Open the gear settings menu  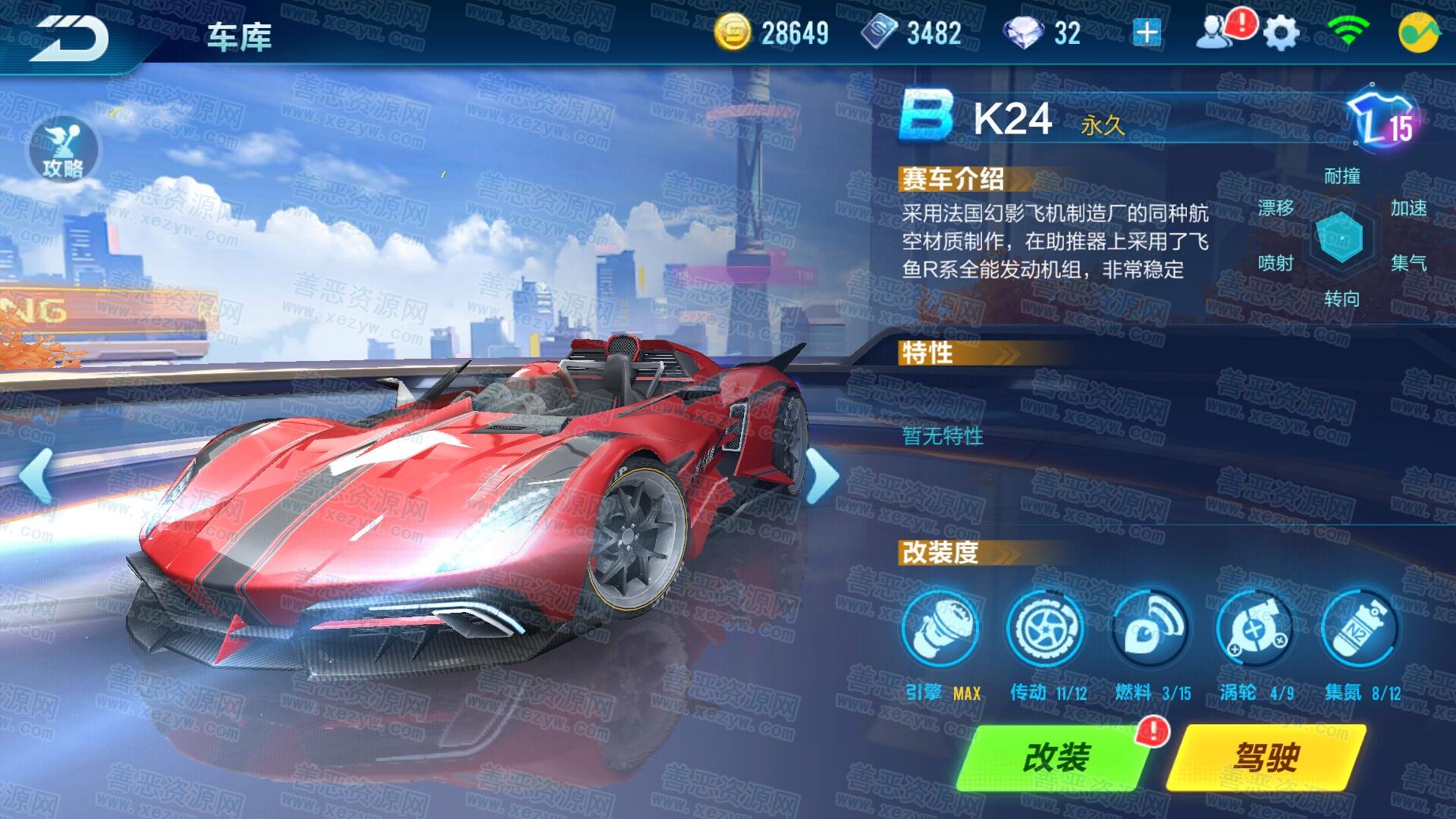tap(1281, 33)
